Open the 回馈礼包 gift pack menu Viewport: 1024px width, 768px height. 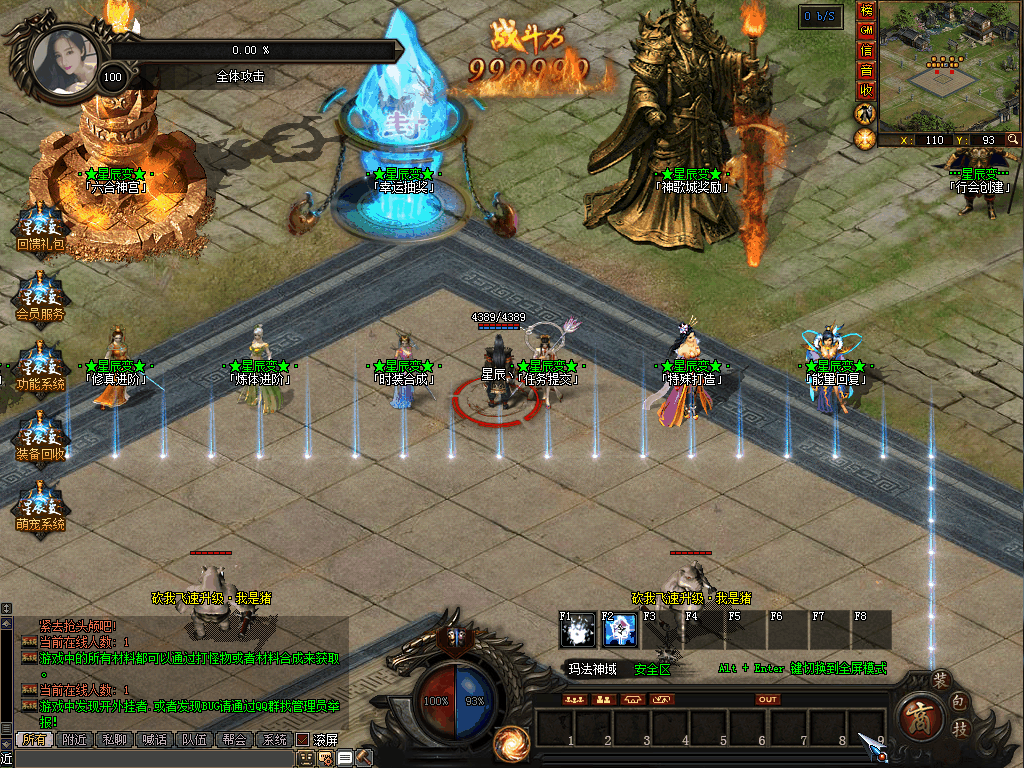pos(40,229)
